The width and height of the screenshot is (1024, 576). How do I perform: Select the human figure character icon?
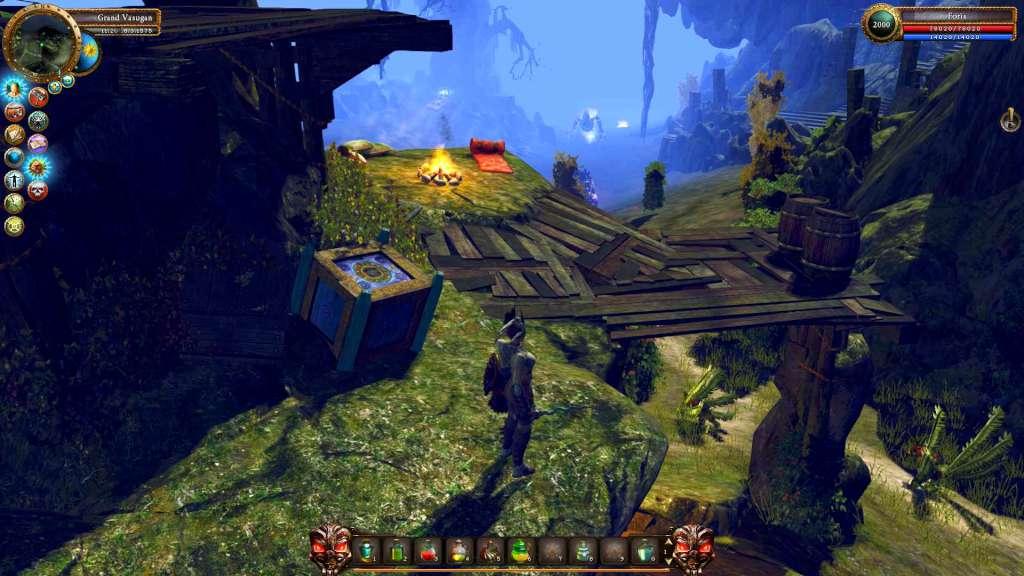tap(14, 181)
